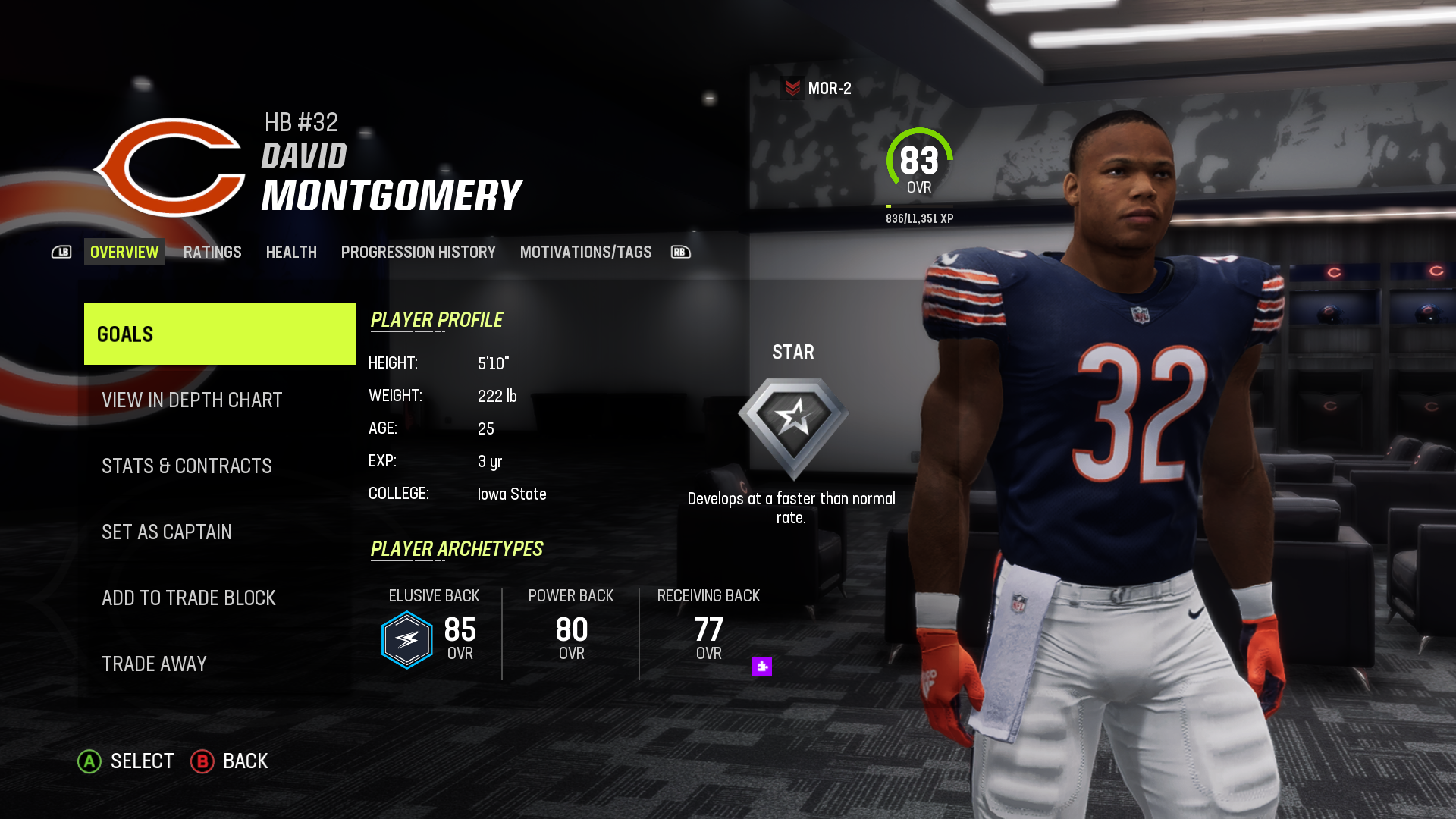Add Montgomery to the Trade Block
1456x819 pixels.
(189, 598)
